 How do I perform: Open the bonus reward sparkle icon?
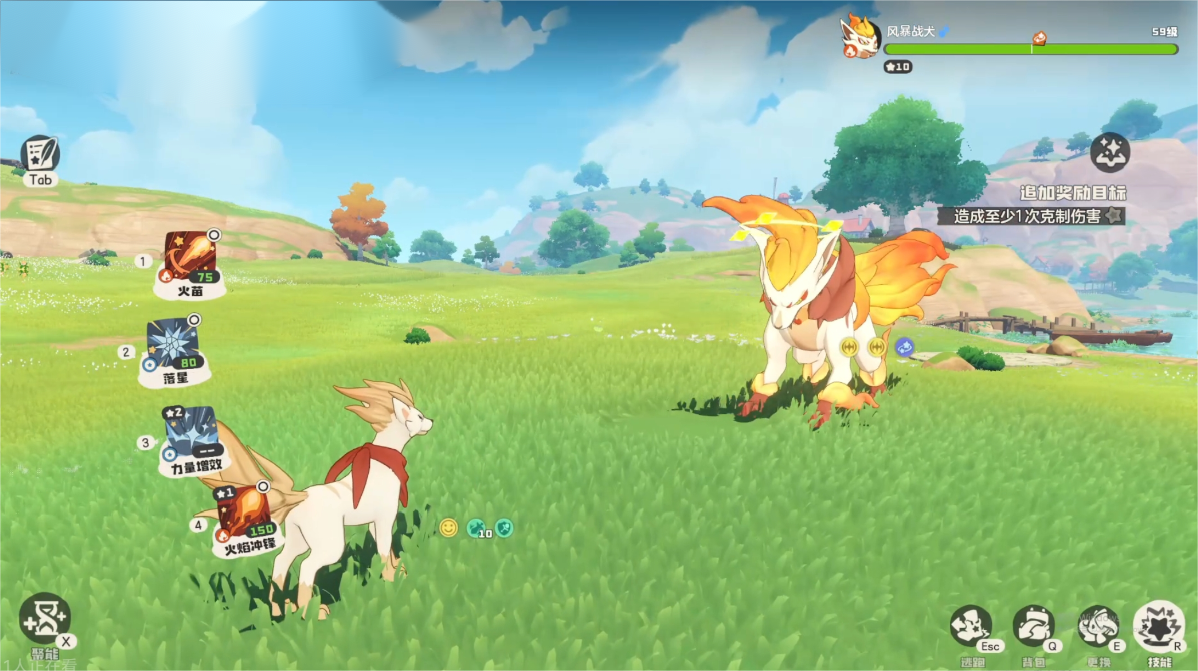pyautogui.click(x=1110, y=153)
